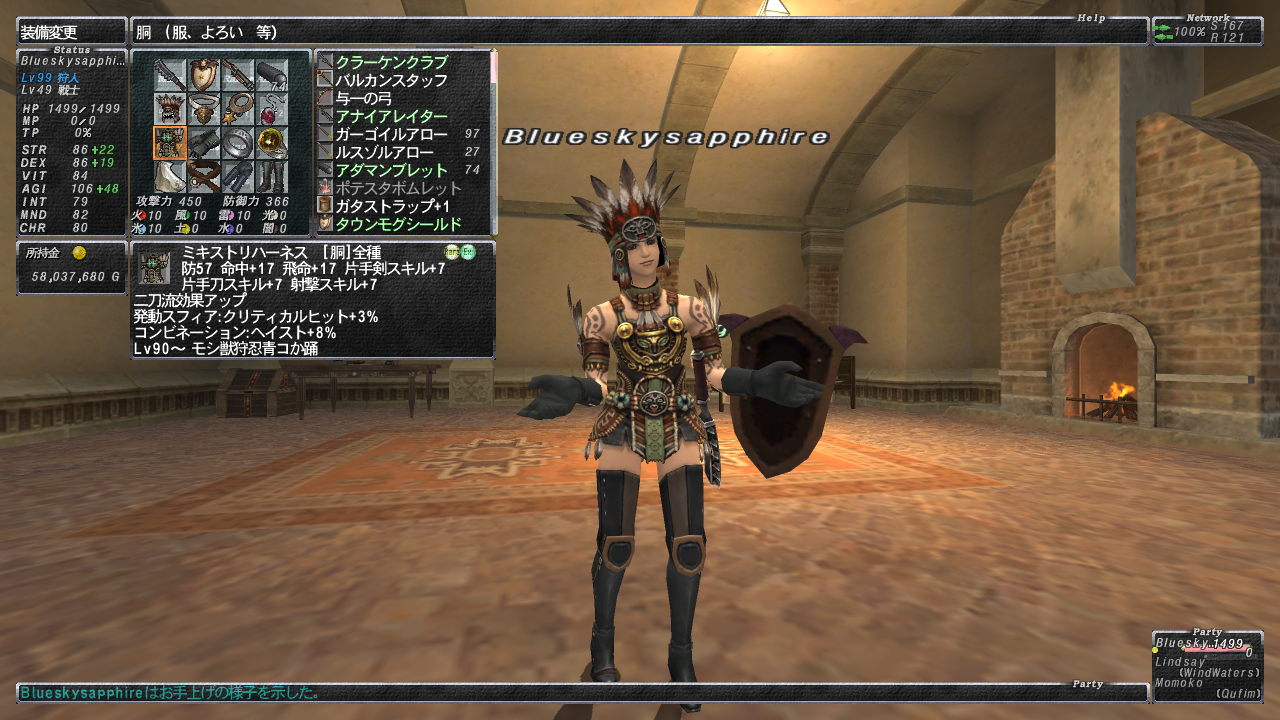Select バルカンスタッフ from the item list
Image resolution: width=1280 pixels, height=720 pixels.
(391, 80)
